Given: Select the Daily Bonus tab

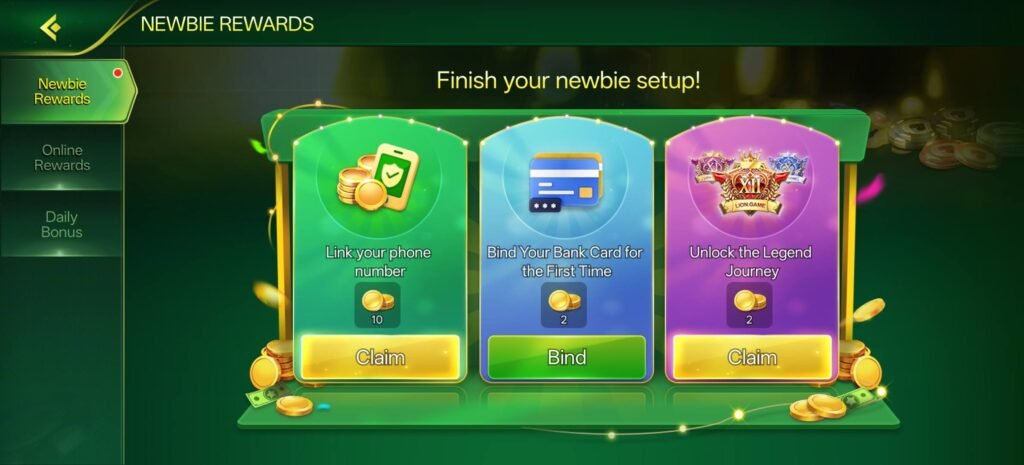Looking at the screenshot, I should click(62, 224).
